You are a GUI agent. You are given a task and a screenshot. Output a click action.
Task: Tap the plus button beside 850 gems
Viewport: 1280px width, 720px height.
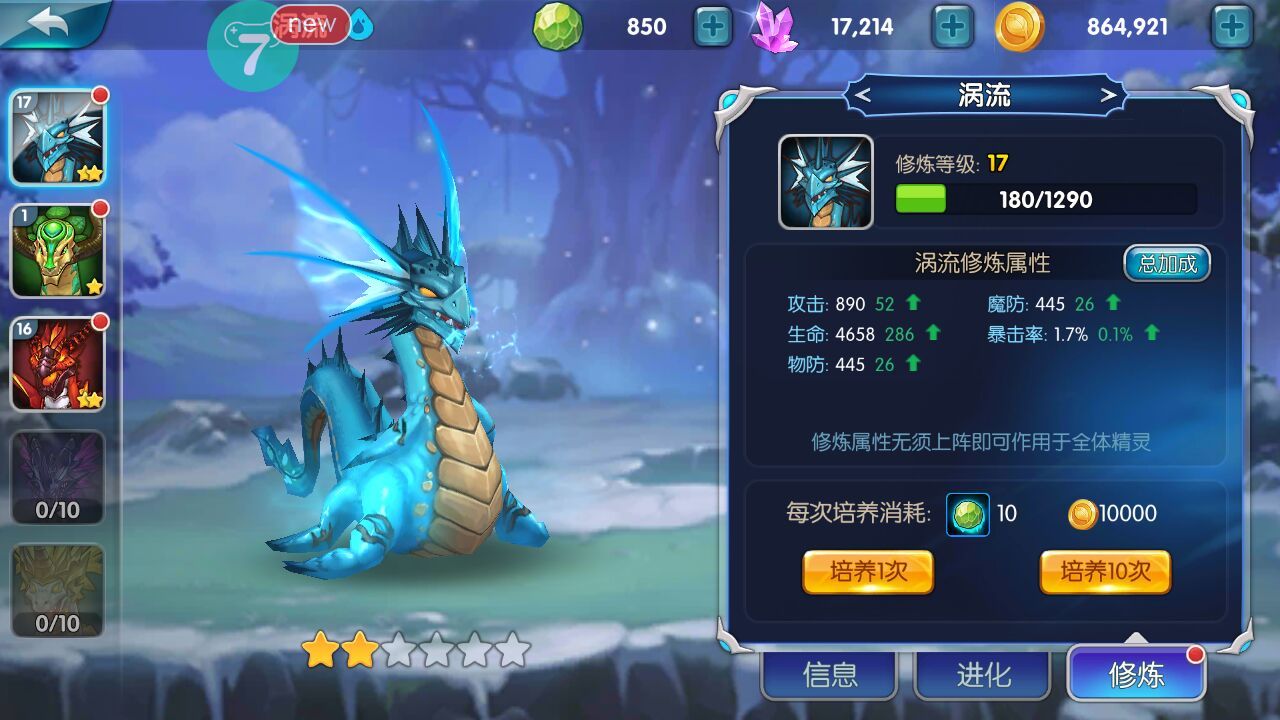pyautogui.click(x=712, y=27)
